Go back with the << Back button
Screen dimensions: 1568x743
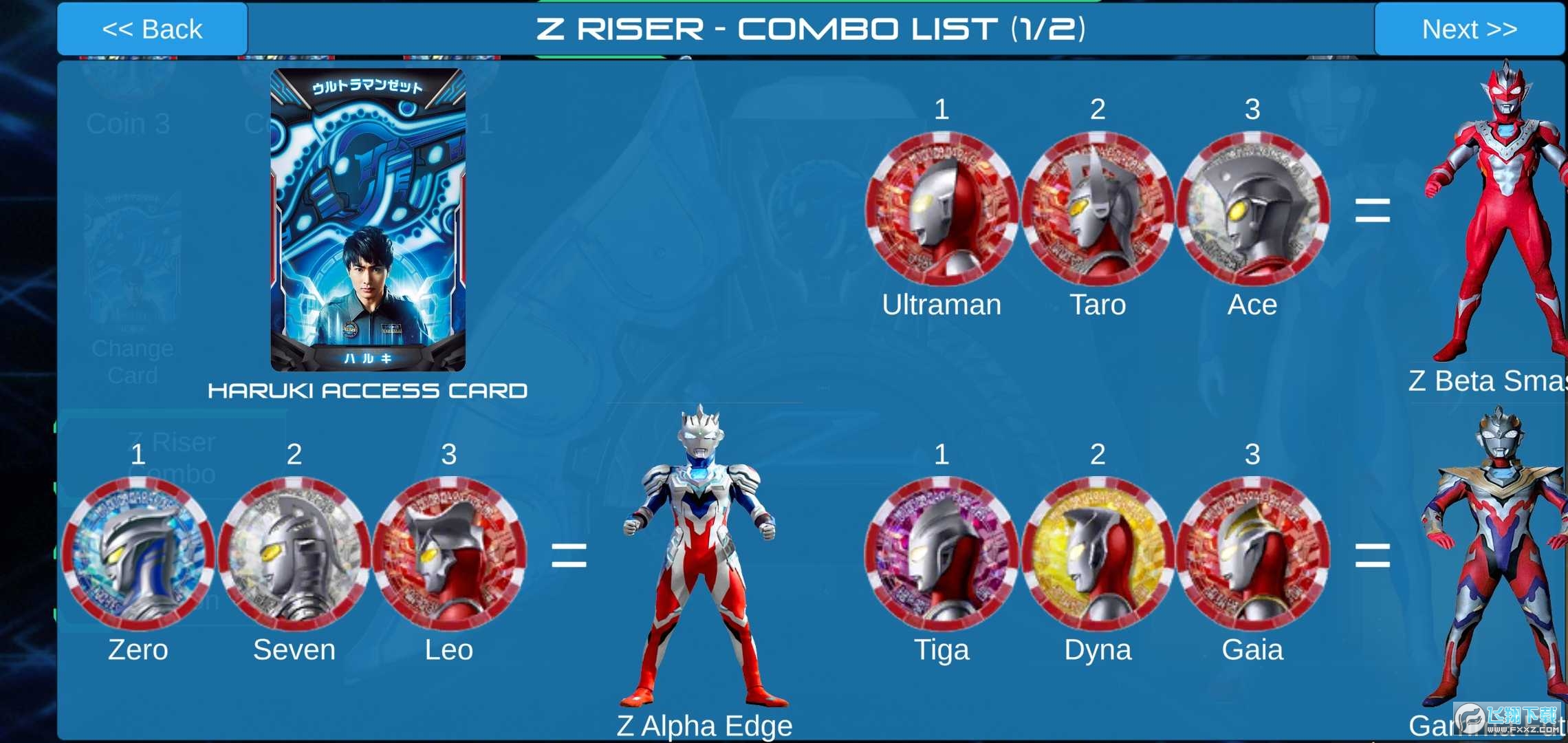152,29
